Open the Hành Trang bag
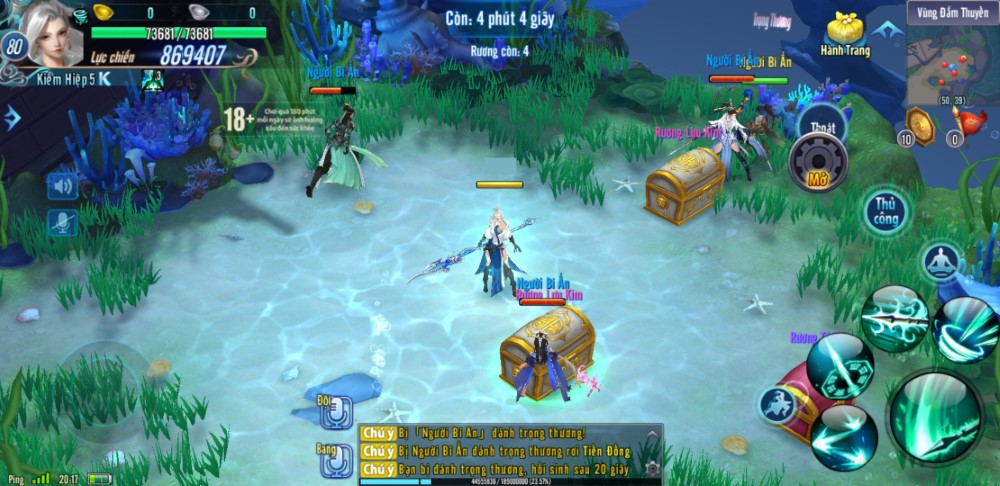 point(845,33)
